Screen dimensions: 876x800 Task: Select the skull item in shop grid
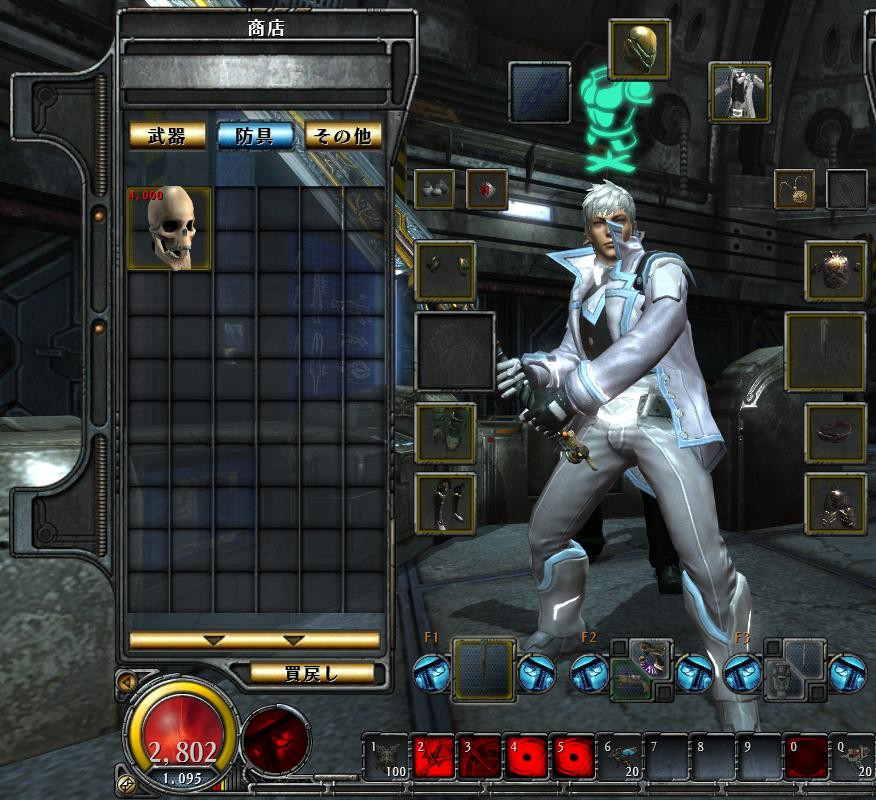click(x=169, y=228)
